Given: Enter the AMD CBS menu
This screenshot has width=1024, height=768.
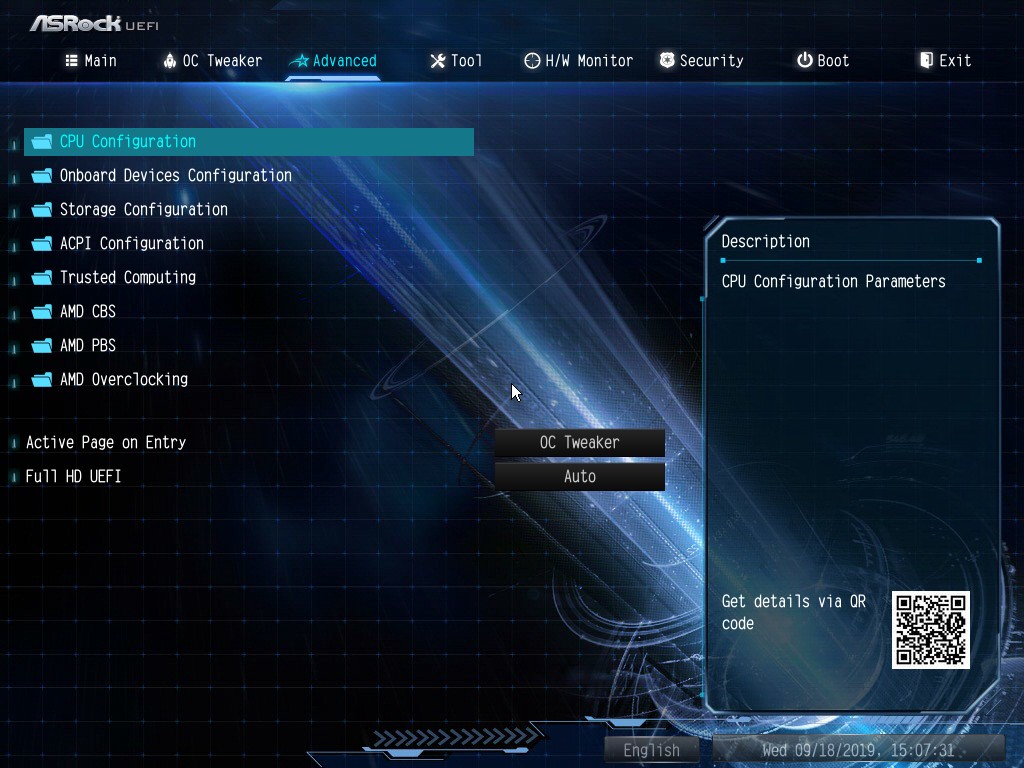Looking at the screenshot, I should coord(87,312).
